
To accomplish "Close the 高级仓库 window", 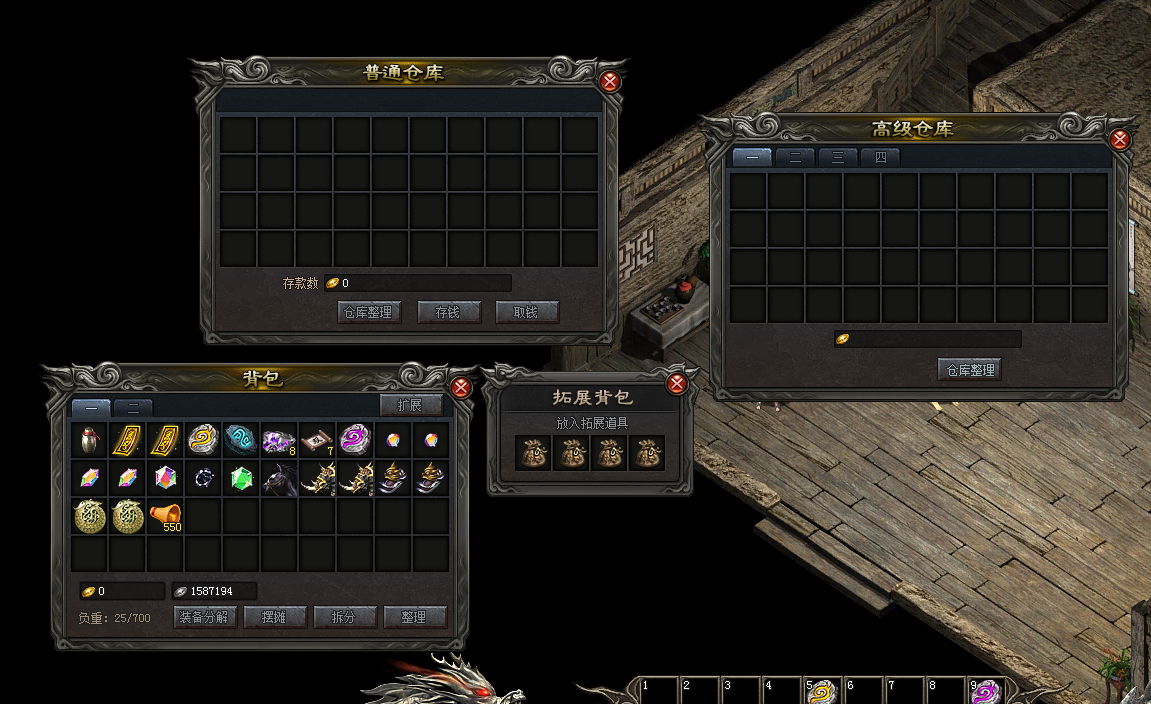I will (1120, 140).
